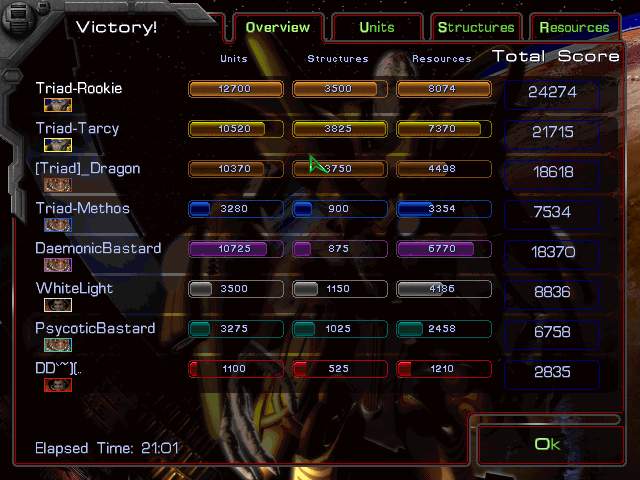Click the Ok button
The height and width of the screenshot is (480, 640).
pyautogui.click(x=547, y=444)
